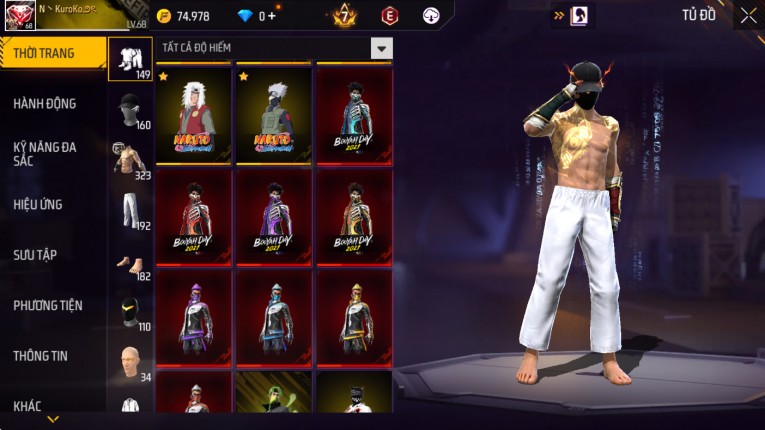Close the wardrobe with the X button
Image resolution: width=765 pixels, height=430 pixels.
point(748,15)
